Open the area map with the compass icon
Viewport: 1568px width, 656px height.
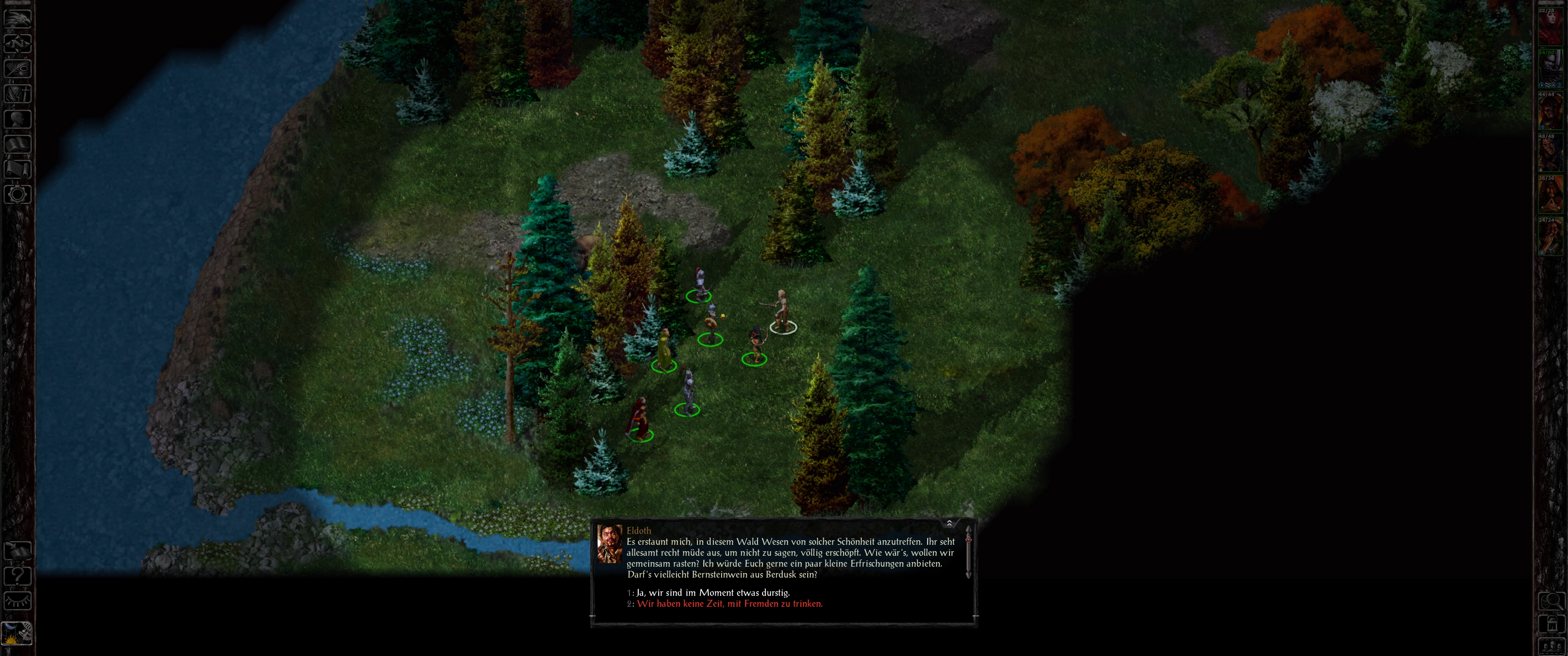[18, 43]
